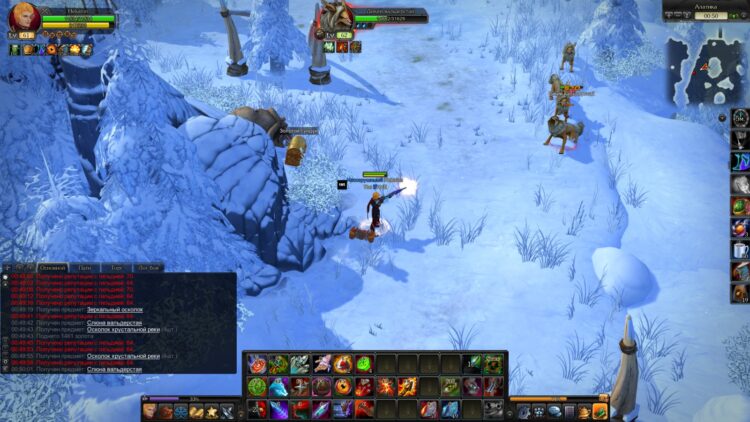Switch to the Основной chat tab

pyautogui.click(x=52, y=268)
